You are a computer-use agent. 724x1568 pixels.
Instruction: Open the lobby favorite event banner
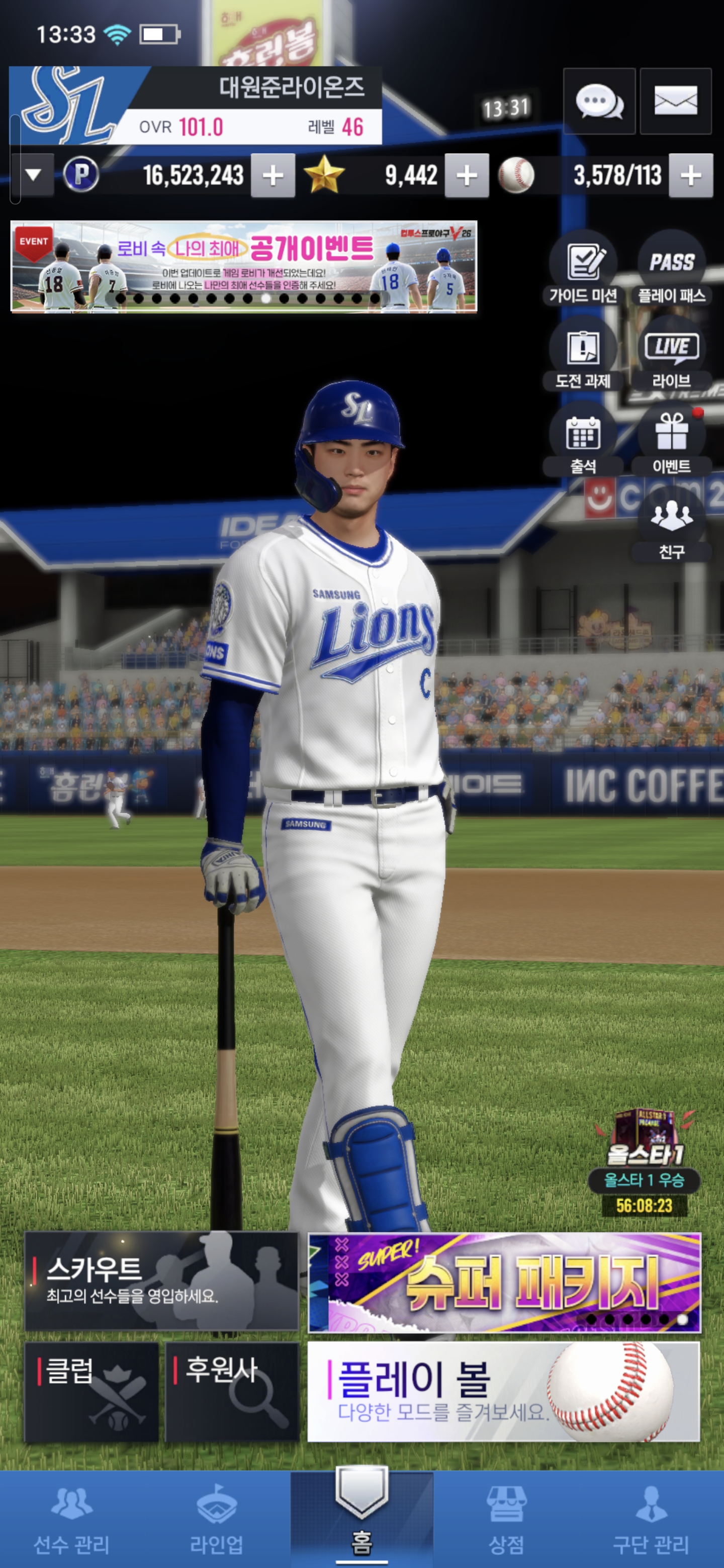tap(243, 266)
